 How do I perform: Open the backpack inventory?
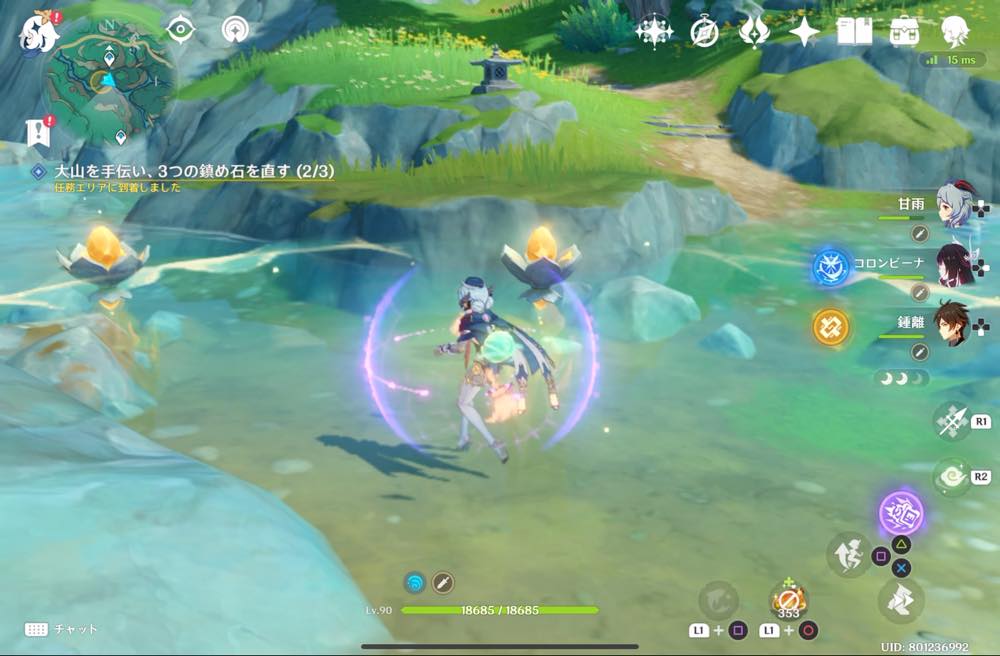click(905, 32)
